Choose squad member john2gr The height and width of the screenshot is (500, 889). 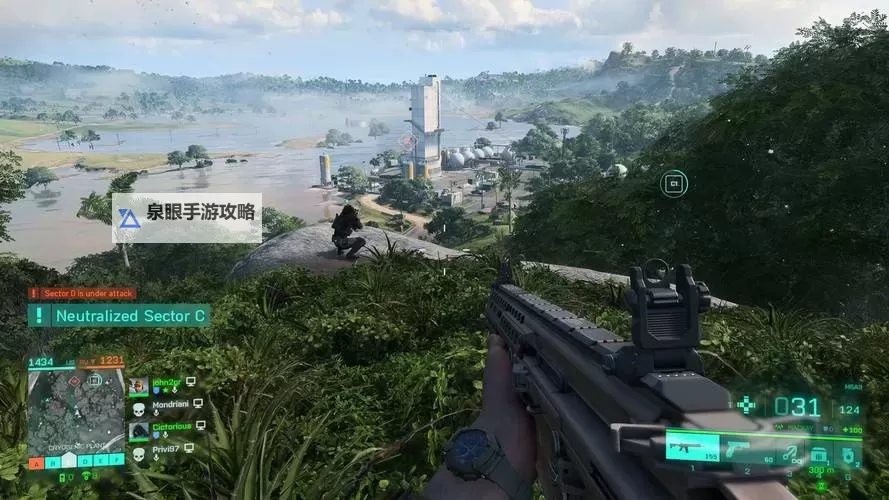[162, 383]
